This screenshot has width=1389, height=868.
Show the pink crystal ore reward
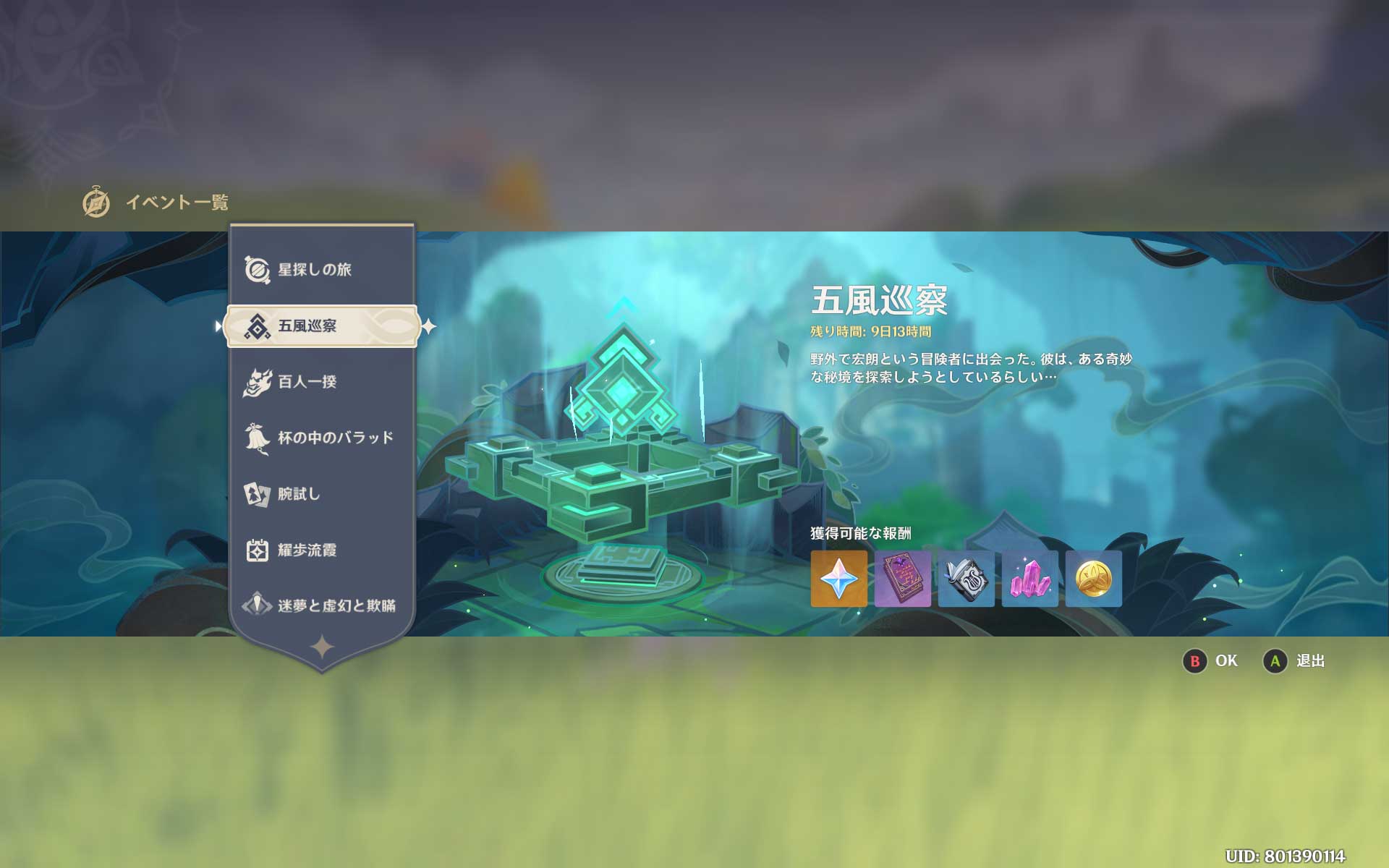(x=1029, y=579)
